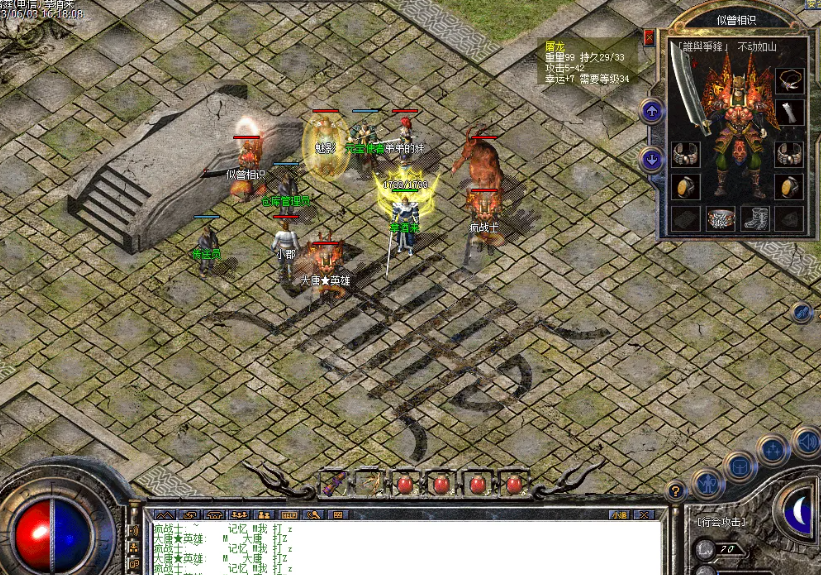Click the blue up-arrow button beside equipment panel

tap(652, 111)
